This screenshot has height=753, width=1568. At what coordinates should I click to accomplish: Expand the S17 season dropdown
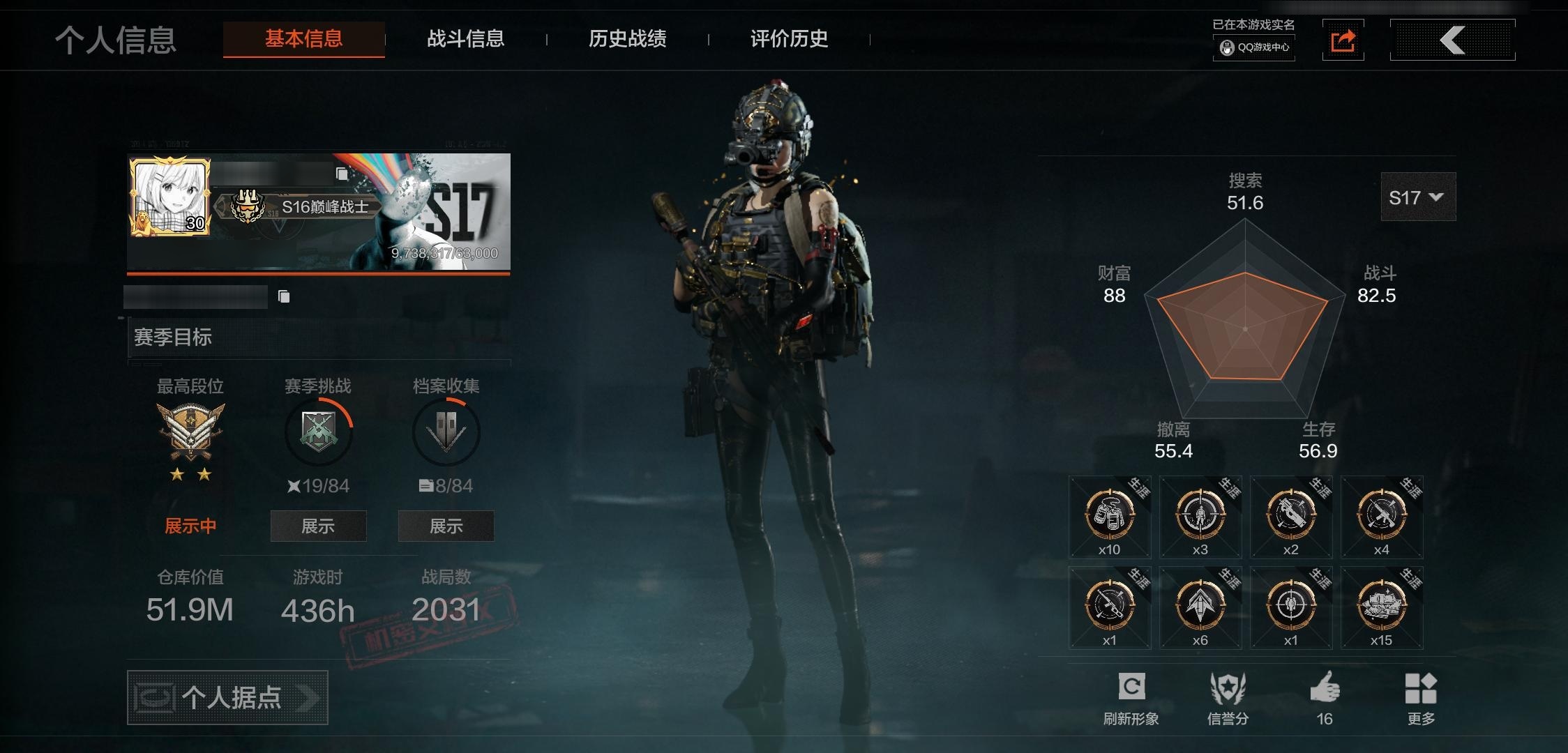1417,198
